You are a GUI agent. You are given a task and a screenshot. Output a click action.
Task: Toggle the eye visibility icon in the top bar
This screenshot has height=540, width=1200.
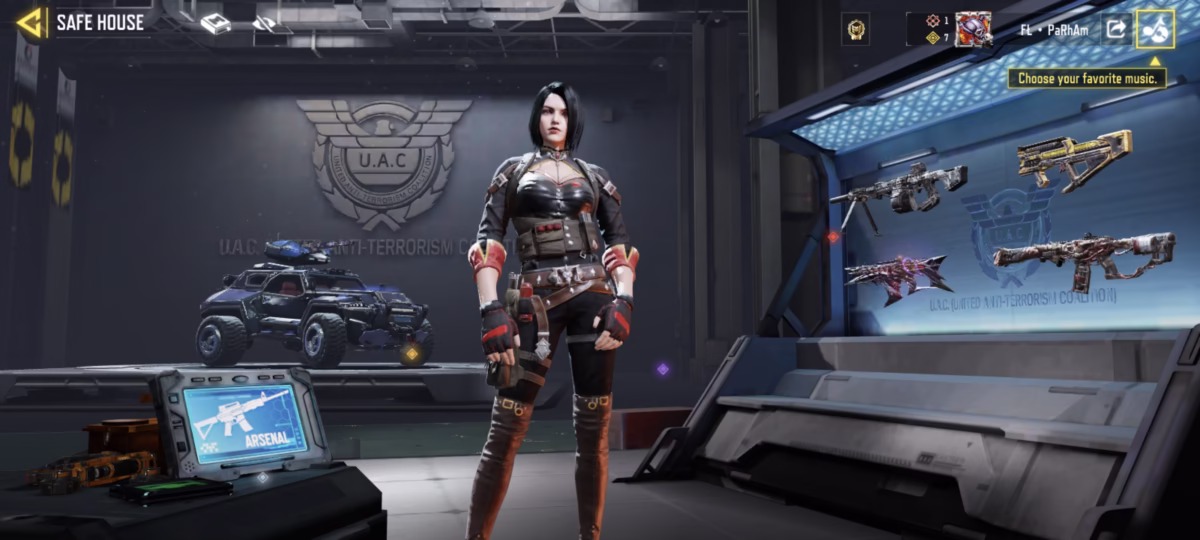264,23
